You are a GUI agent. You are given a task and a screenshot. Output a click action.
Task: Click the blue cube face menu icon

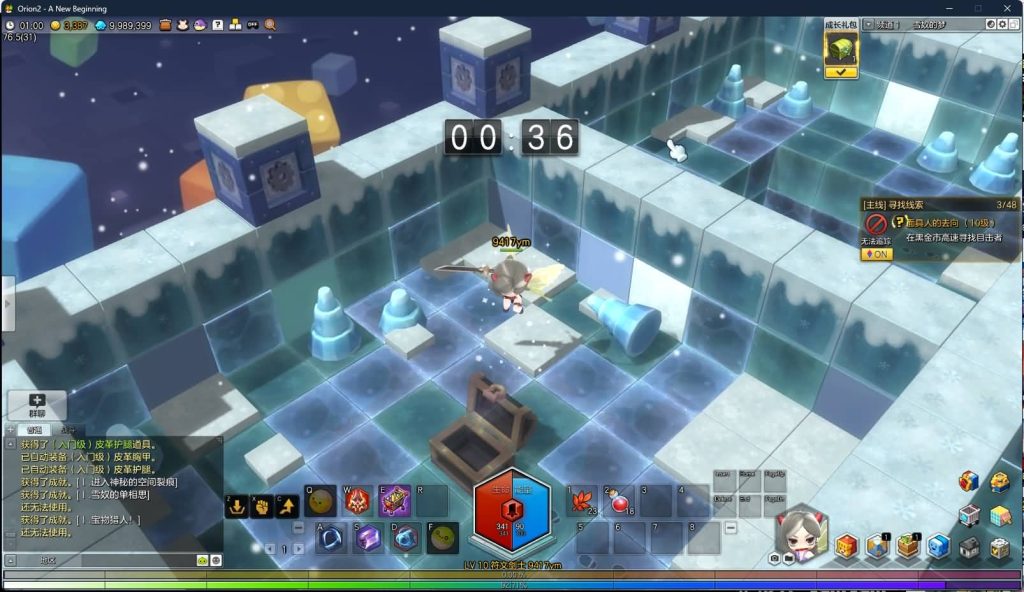[938, 546]
